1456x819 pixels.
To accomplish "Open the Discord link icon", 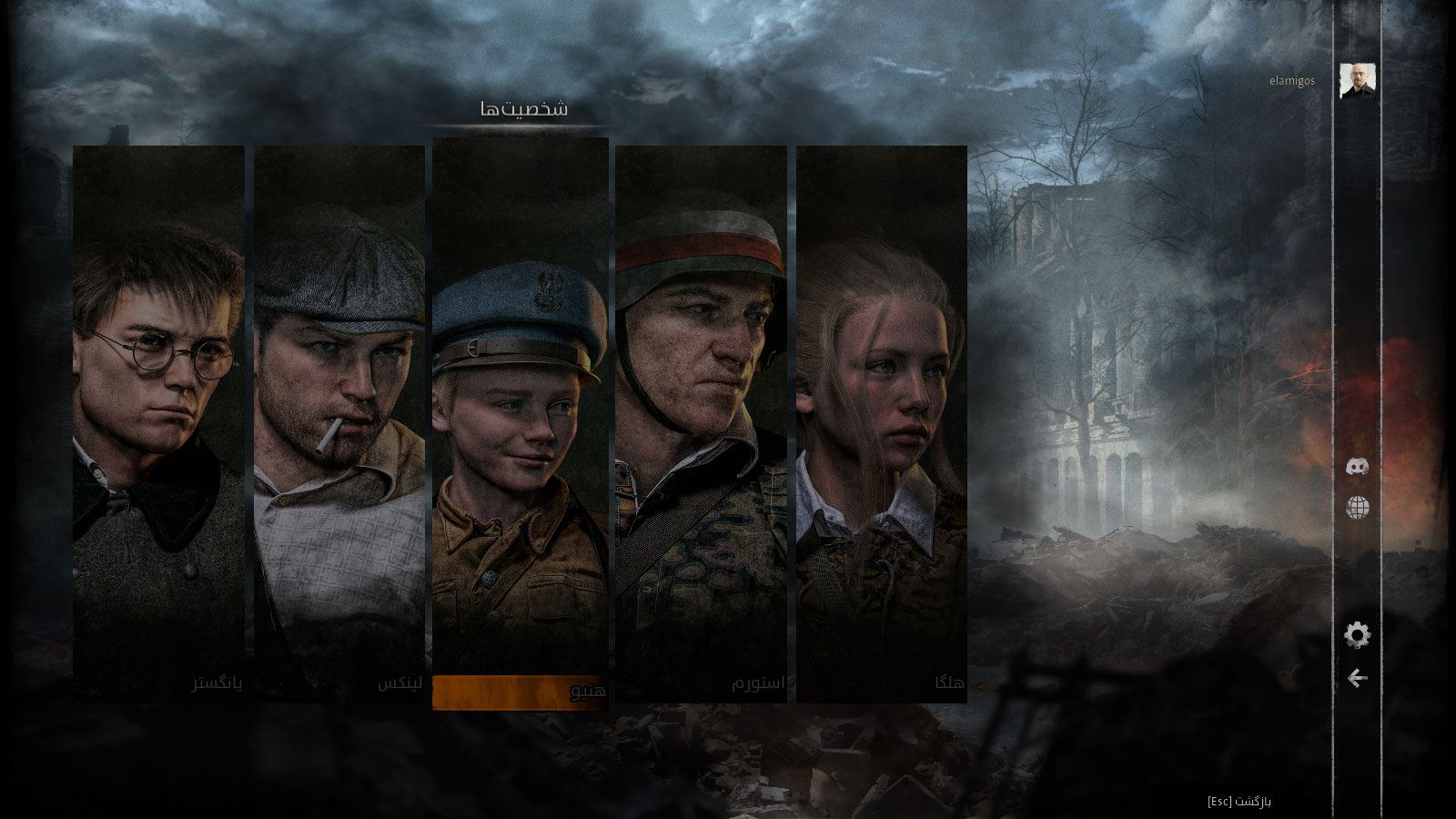I will [x=1358, y=468].
